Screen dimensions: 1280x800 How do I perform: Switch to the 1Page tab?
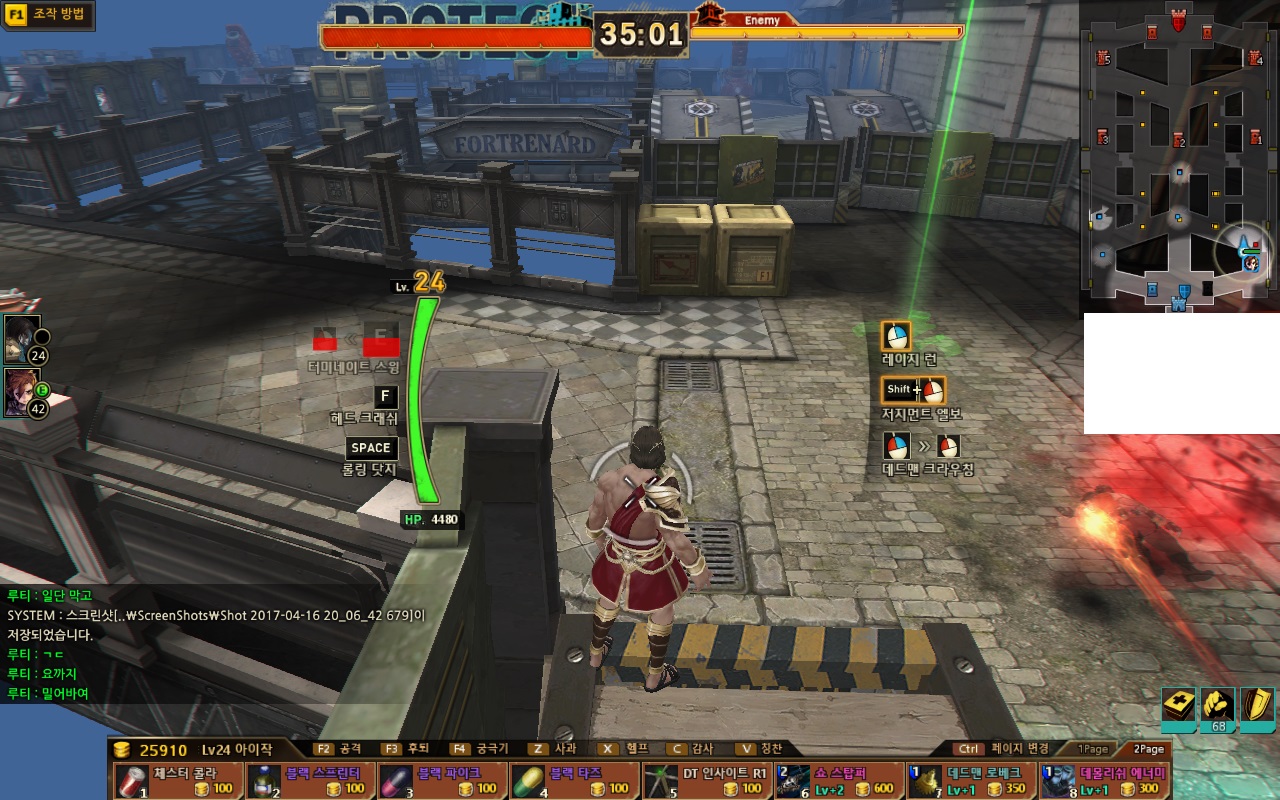[1092, 749]
